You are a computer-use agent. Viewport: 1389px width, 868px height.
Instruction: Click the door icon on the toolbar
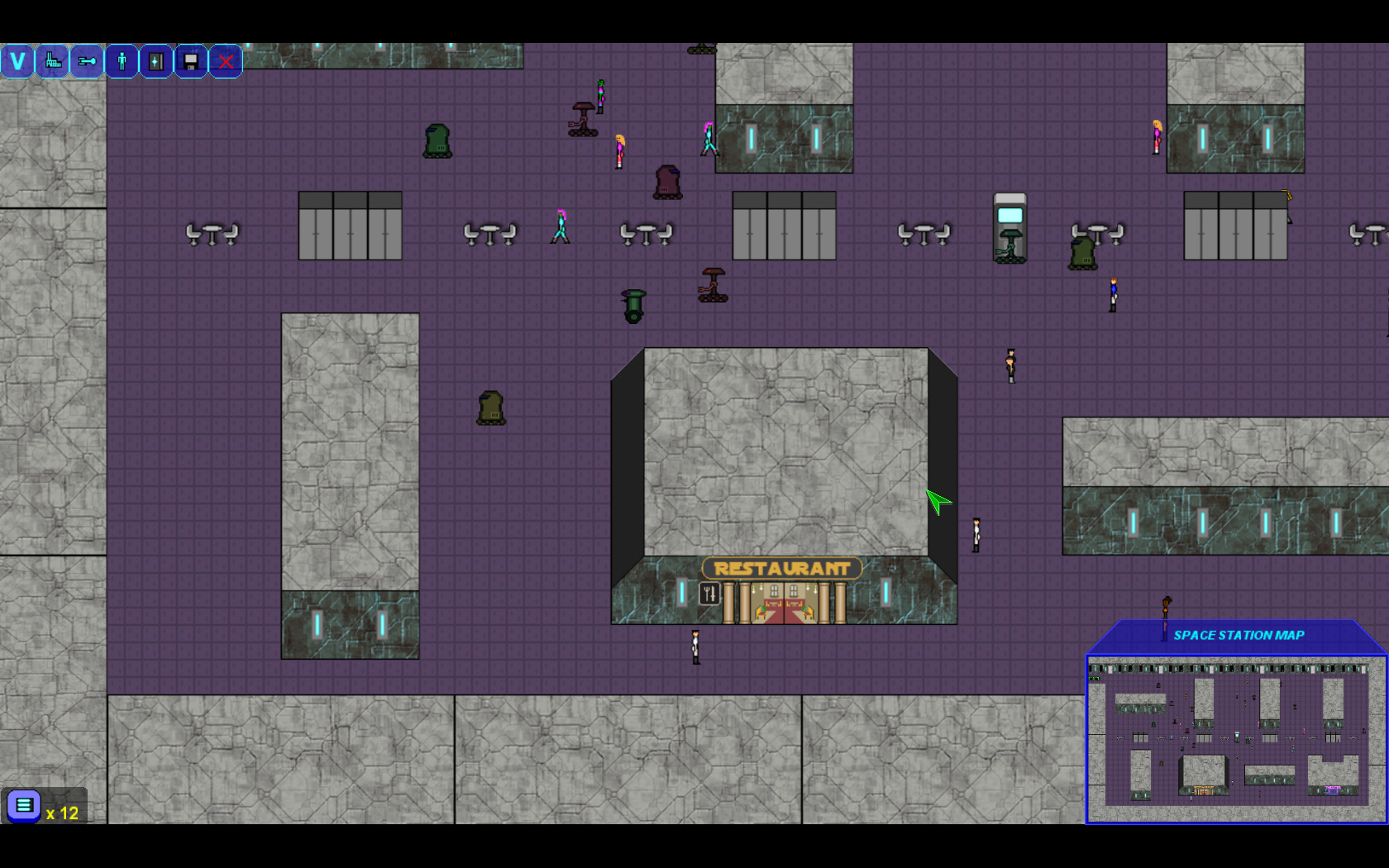[x=155, y=60]
